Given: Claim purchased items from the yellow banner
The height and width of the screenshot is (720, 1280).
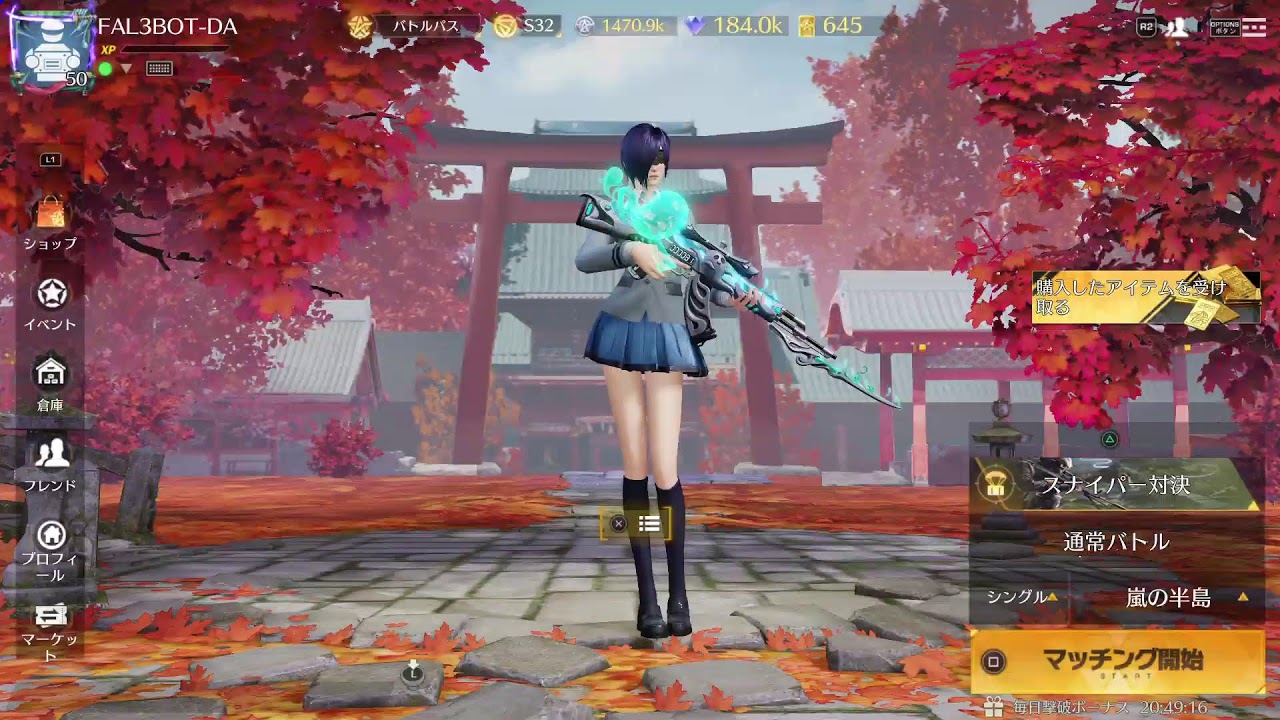Looking at the screenshot, I should pyautogui.click(x=1145, y=297).
